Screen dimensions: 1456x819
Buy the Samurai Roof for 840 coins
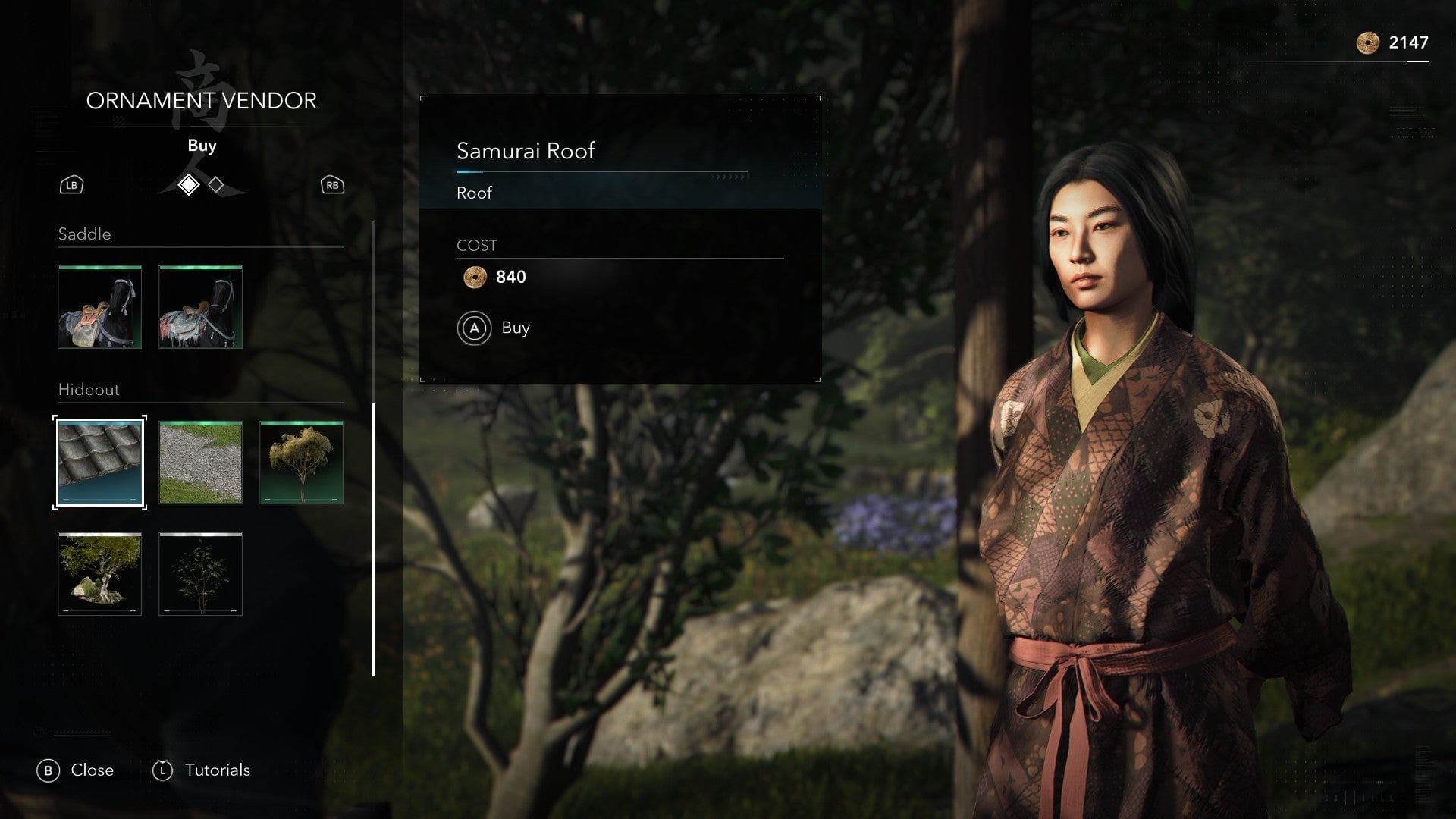tap(514, 328)
